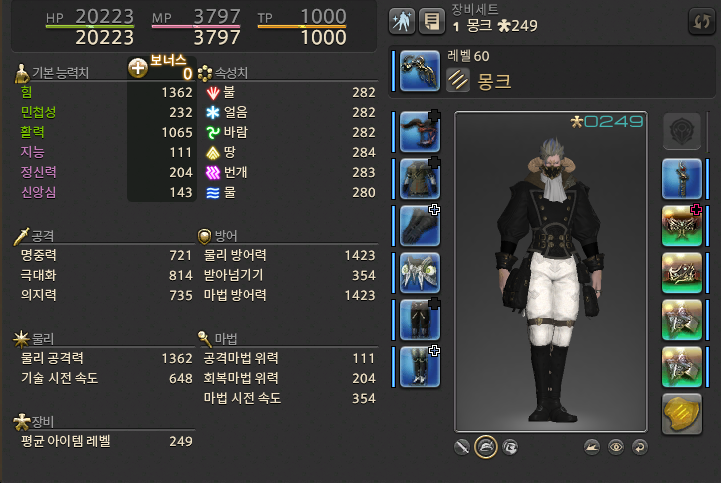Toggle the drawn weapon sword button

pos(462,446)
